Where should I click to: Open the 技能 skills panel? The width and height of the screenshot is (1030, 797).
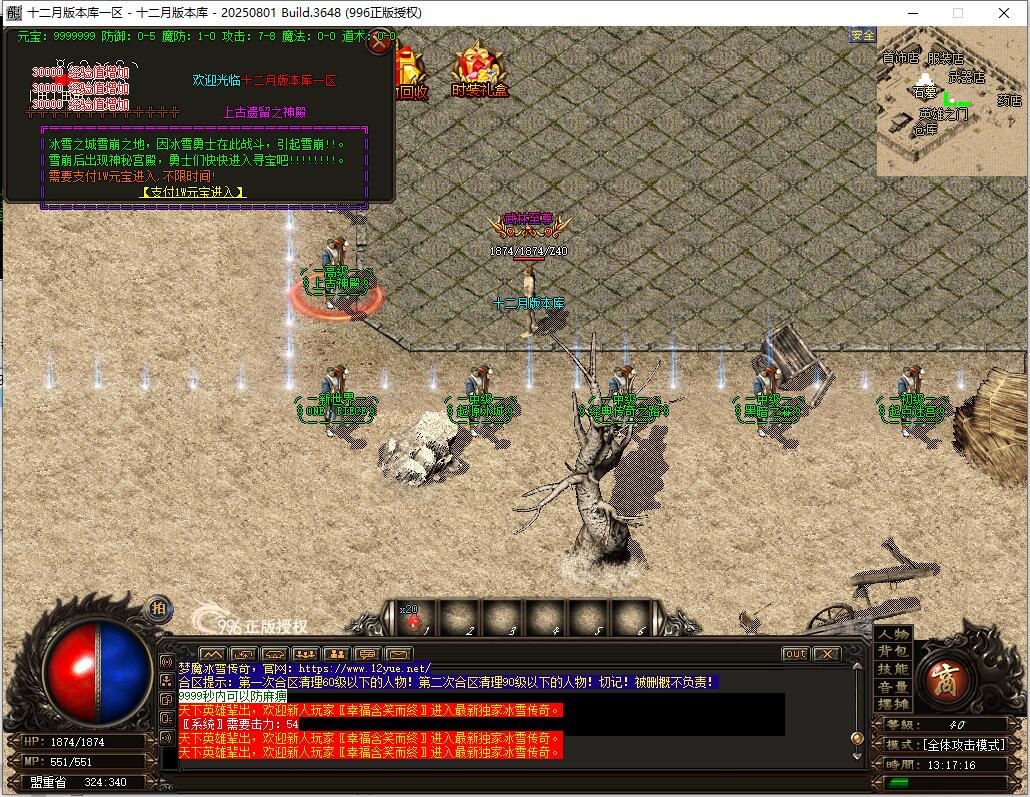point(894,669)
